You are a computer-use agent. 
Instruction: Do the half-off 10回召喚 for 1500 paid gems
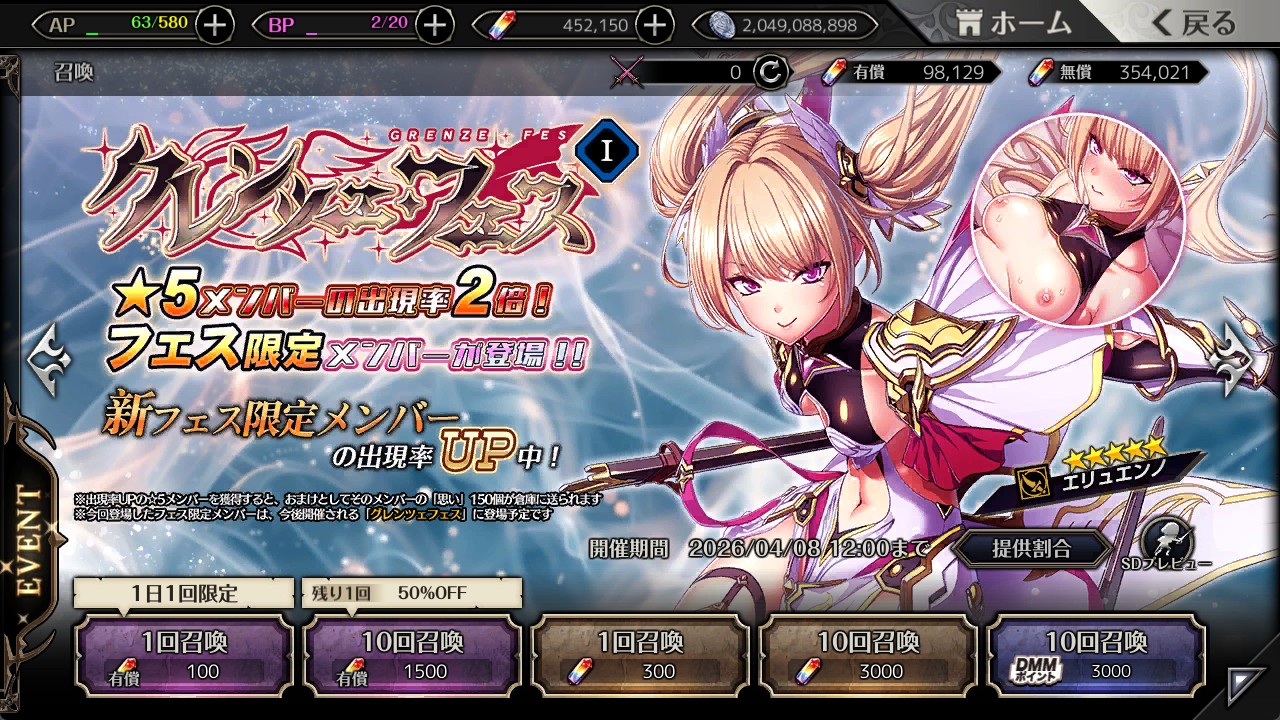[x=412, y=656]
